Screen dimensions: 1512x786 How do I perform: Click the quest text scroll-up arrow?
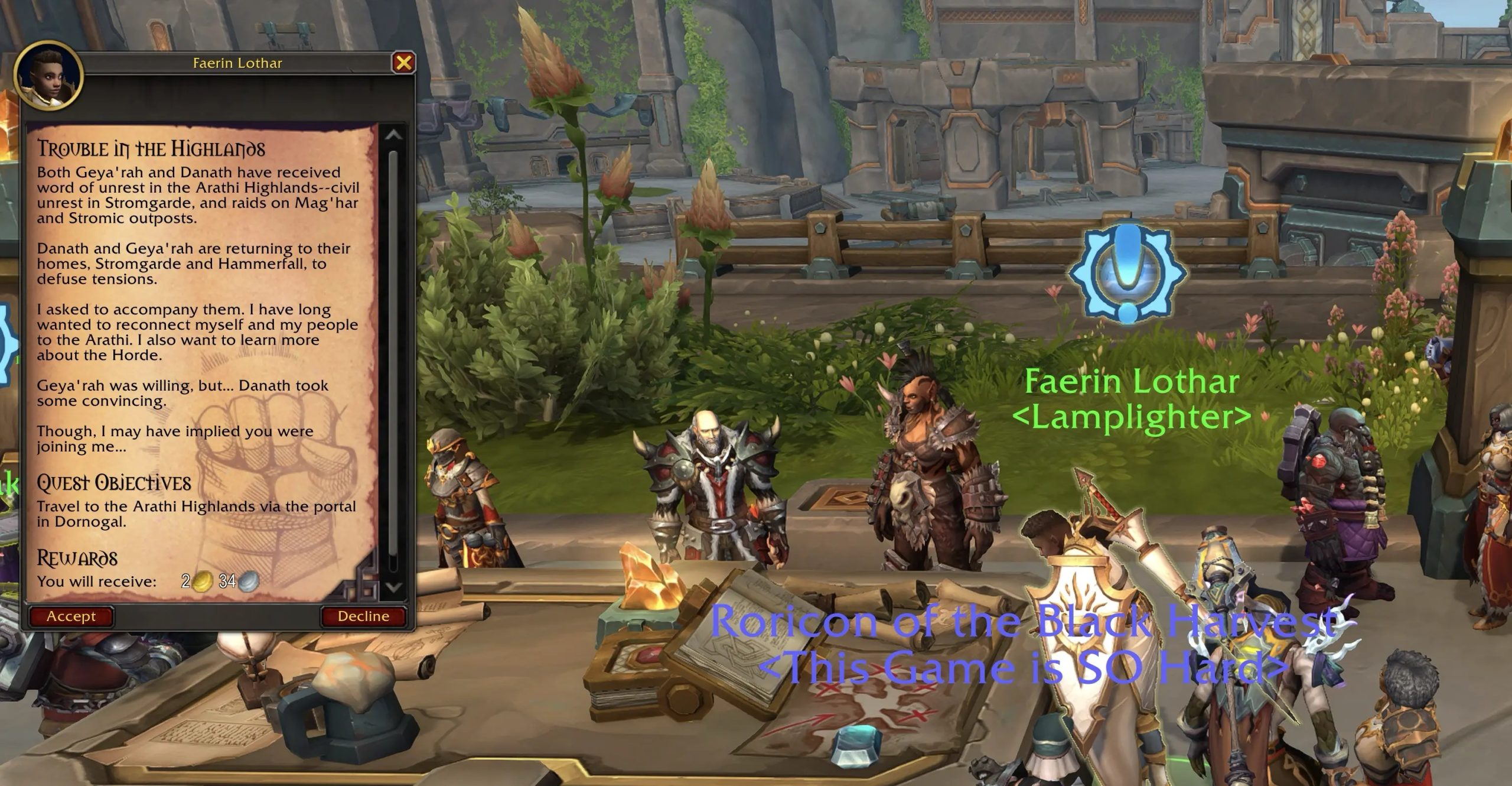tap(393, 135)
